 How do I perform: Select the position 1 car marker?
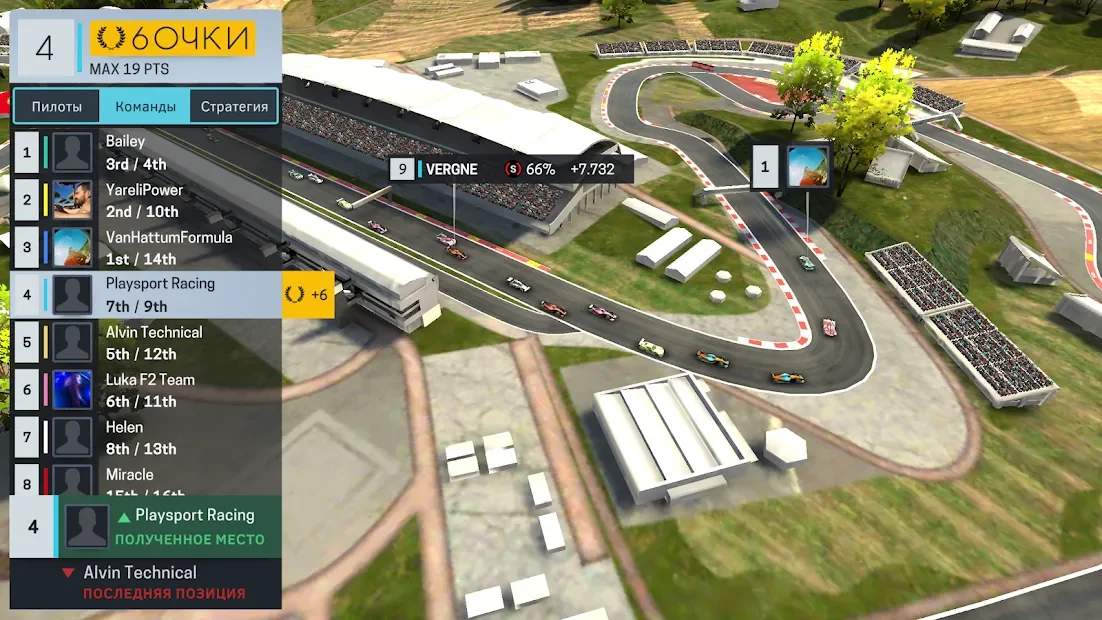[791, 167]
